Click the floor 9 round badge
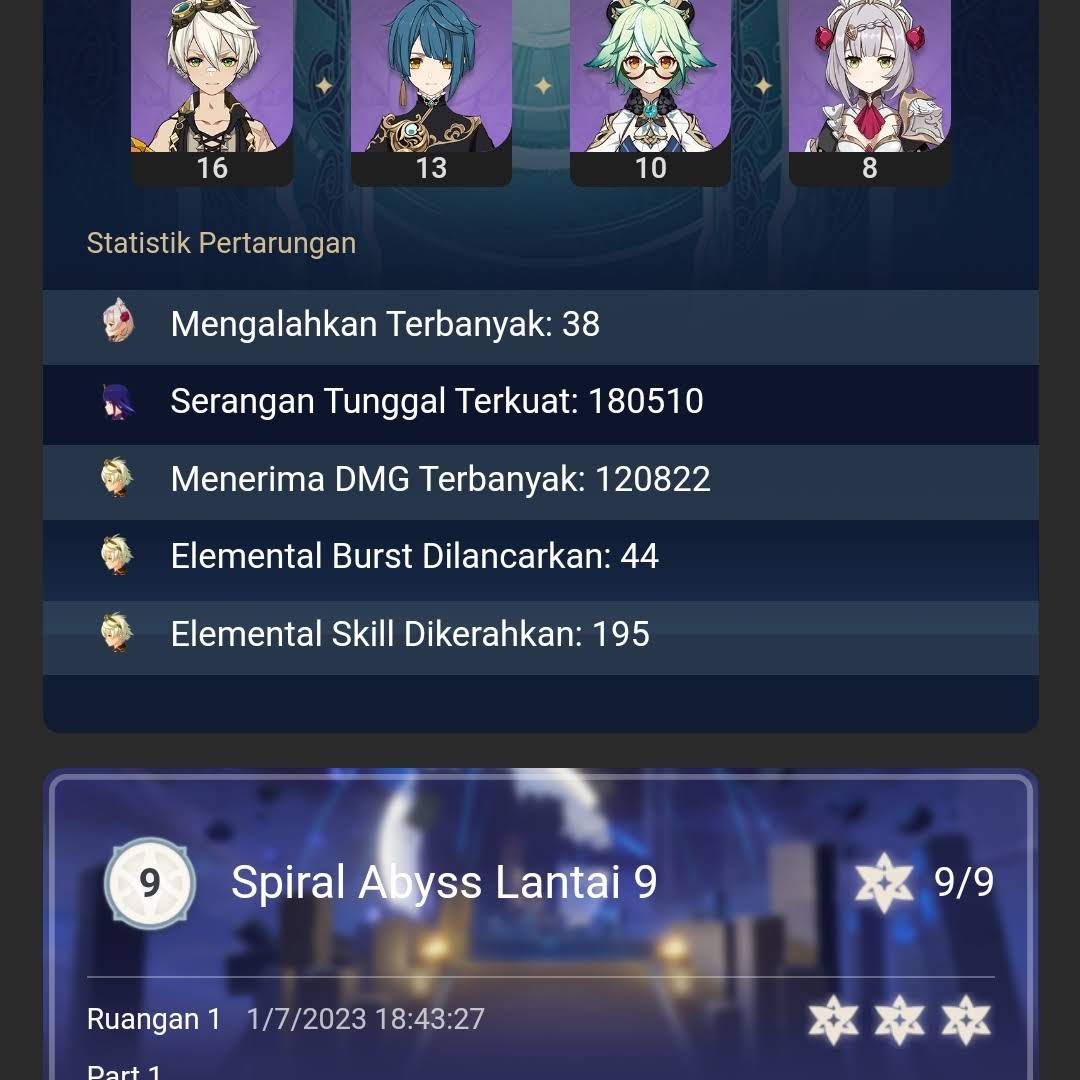This screenshot has height=1080, width=1080. pos(150,883)
